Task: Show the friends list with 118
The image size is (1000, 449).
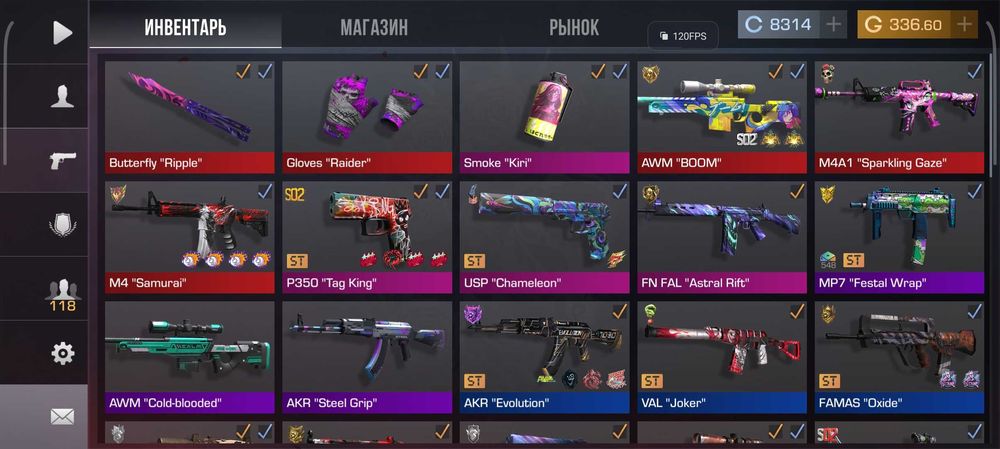Action: click(62, 292)
